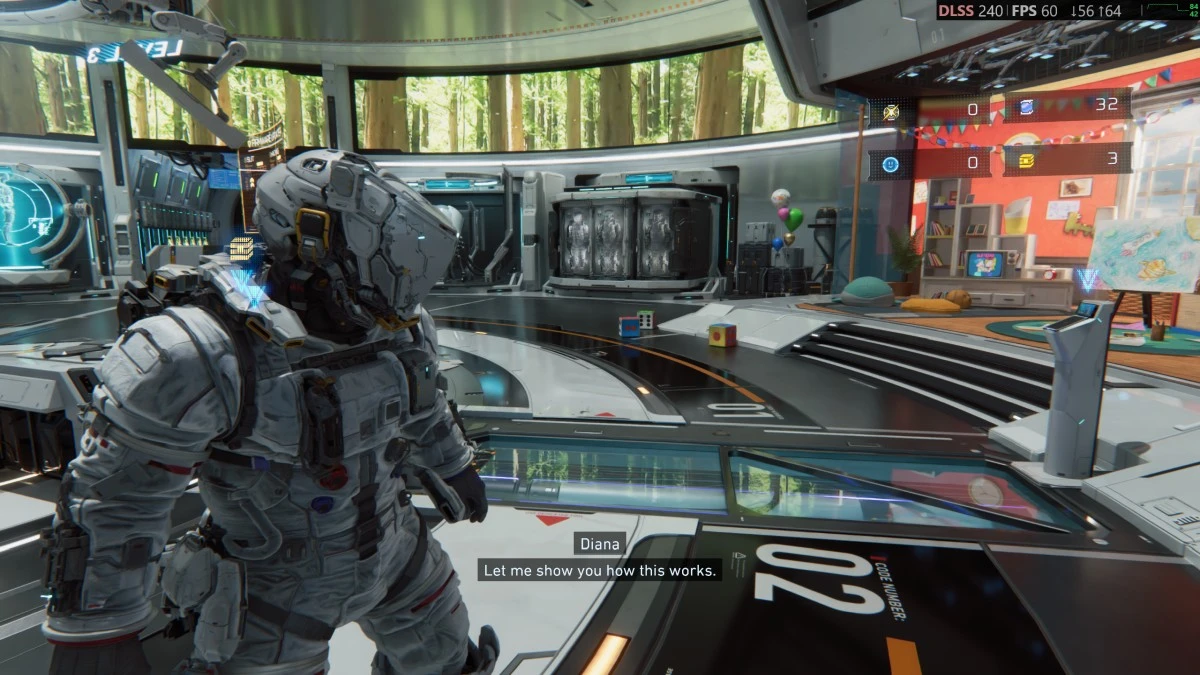
Task: Select the yellow stacked crate icon in the resource panel
Action: click(x=1026, y=161)
